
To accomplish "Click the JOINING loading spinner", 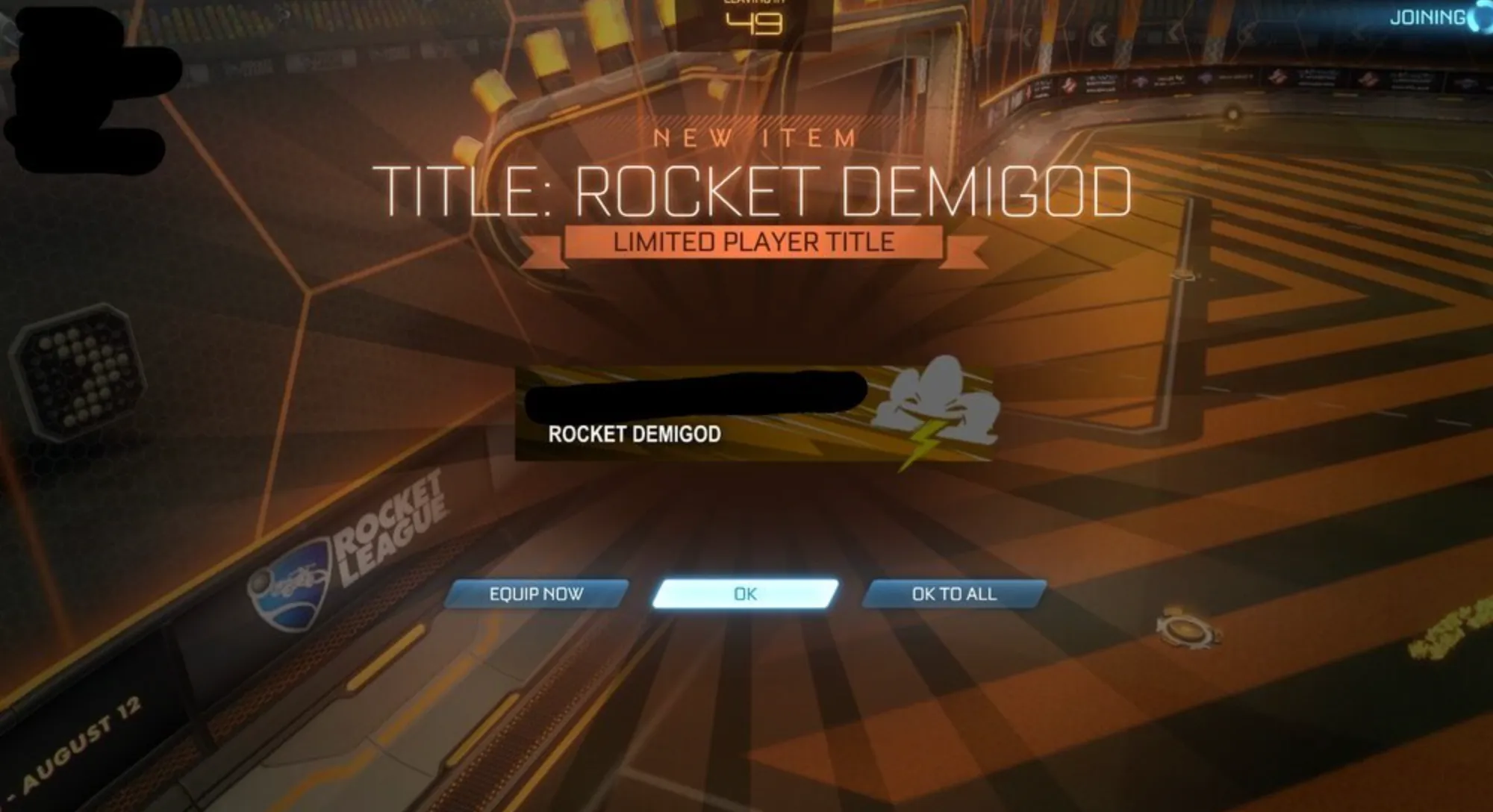I will [1482, 16].
